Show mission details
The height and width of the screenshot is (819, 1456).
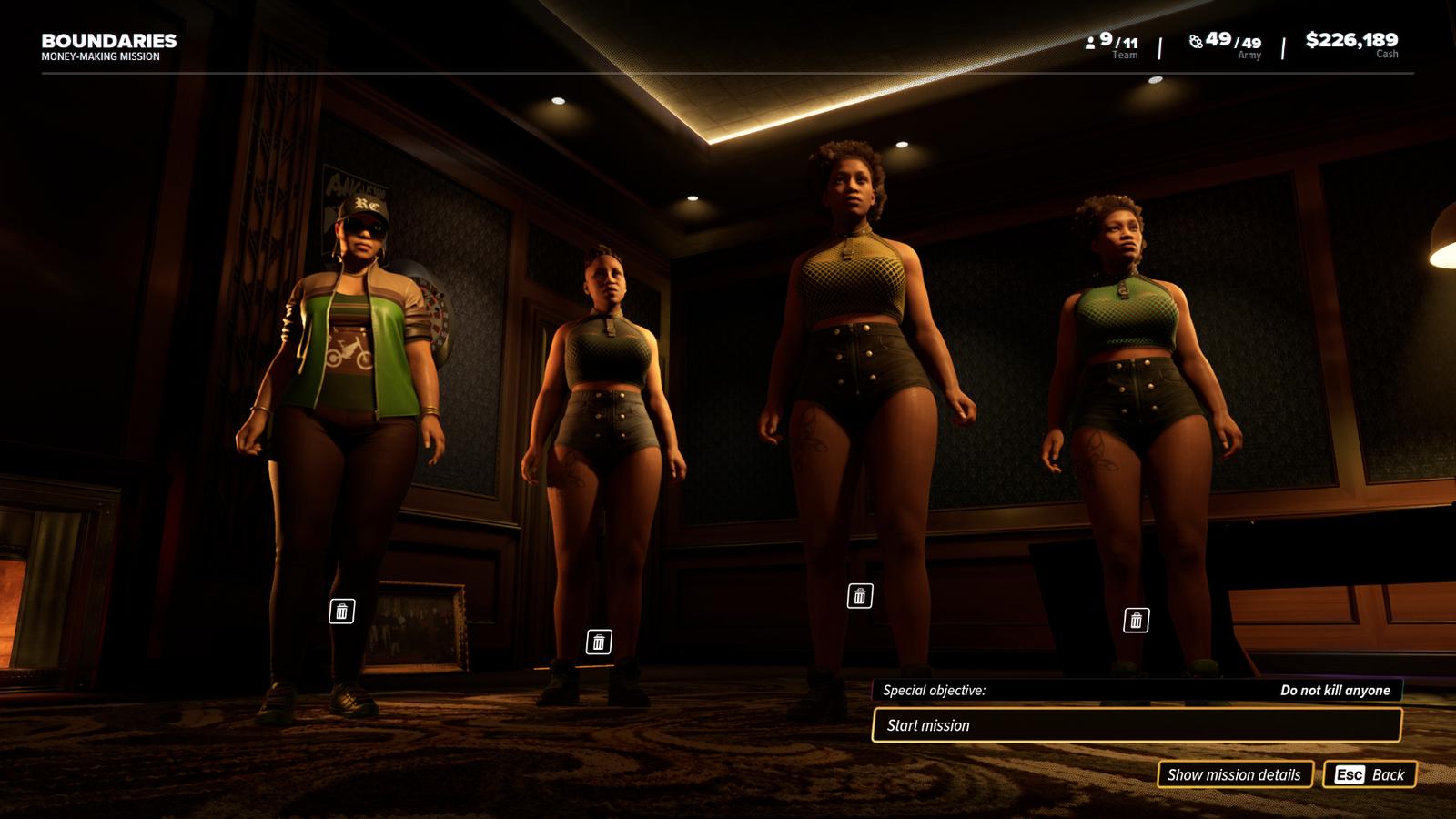pyautogui.click(x=1234, y=774)
